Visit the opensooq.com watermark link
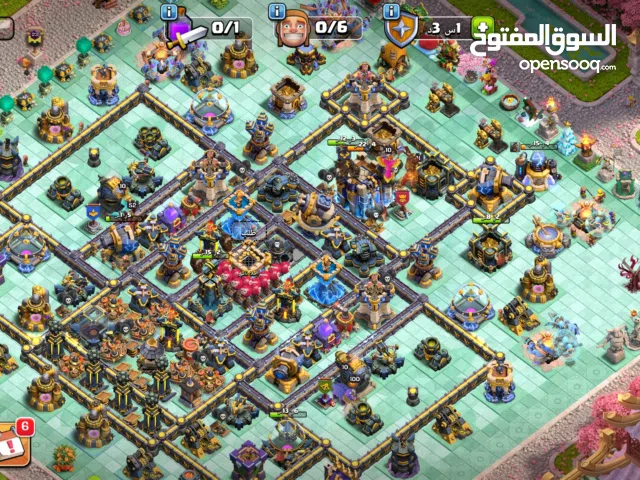This screenshot has width=640, height=480. coord(566,65)
